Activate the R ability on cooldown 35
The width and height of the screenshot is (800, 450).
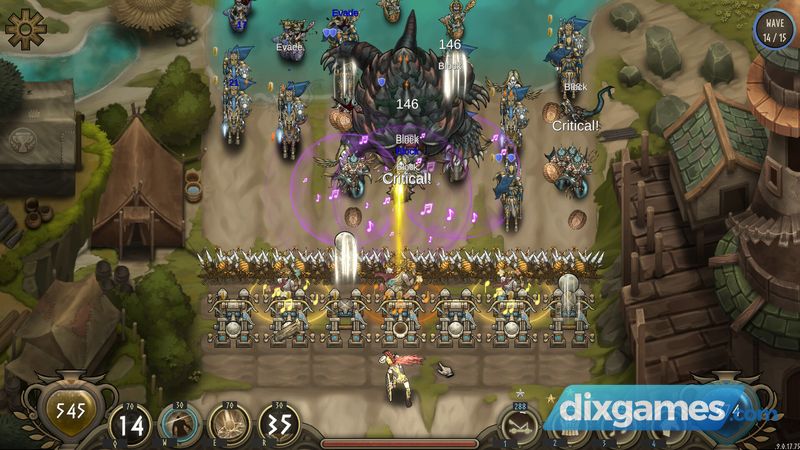click(x=282, y=425)
